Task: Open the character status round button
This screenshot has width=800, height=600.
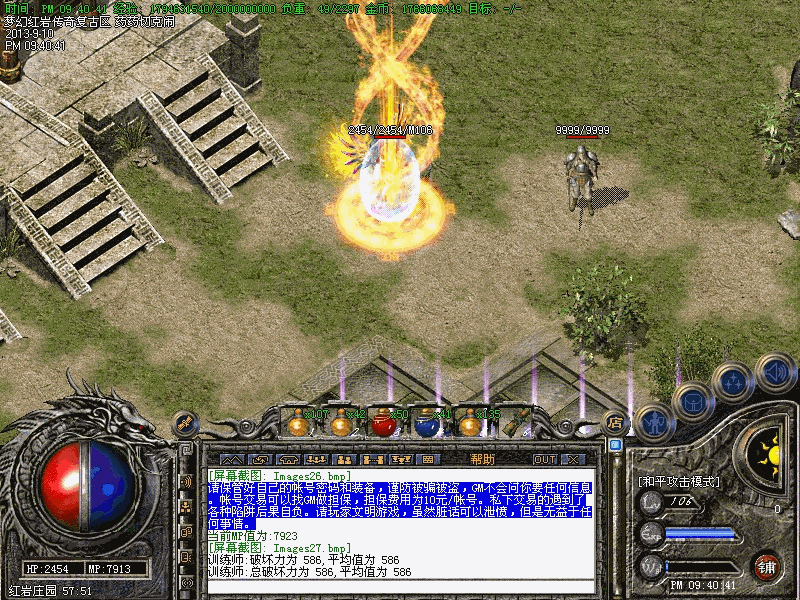Action: (x=654, y=421)
